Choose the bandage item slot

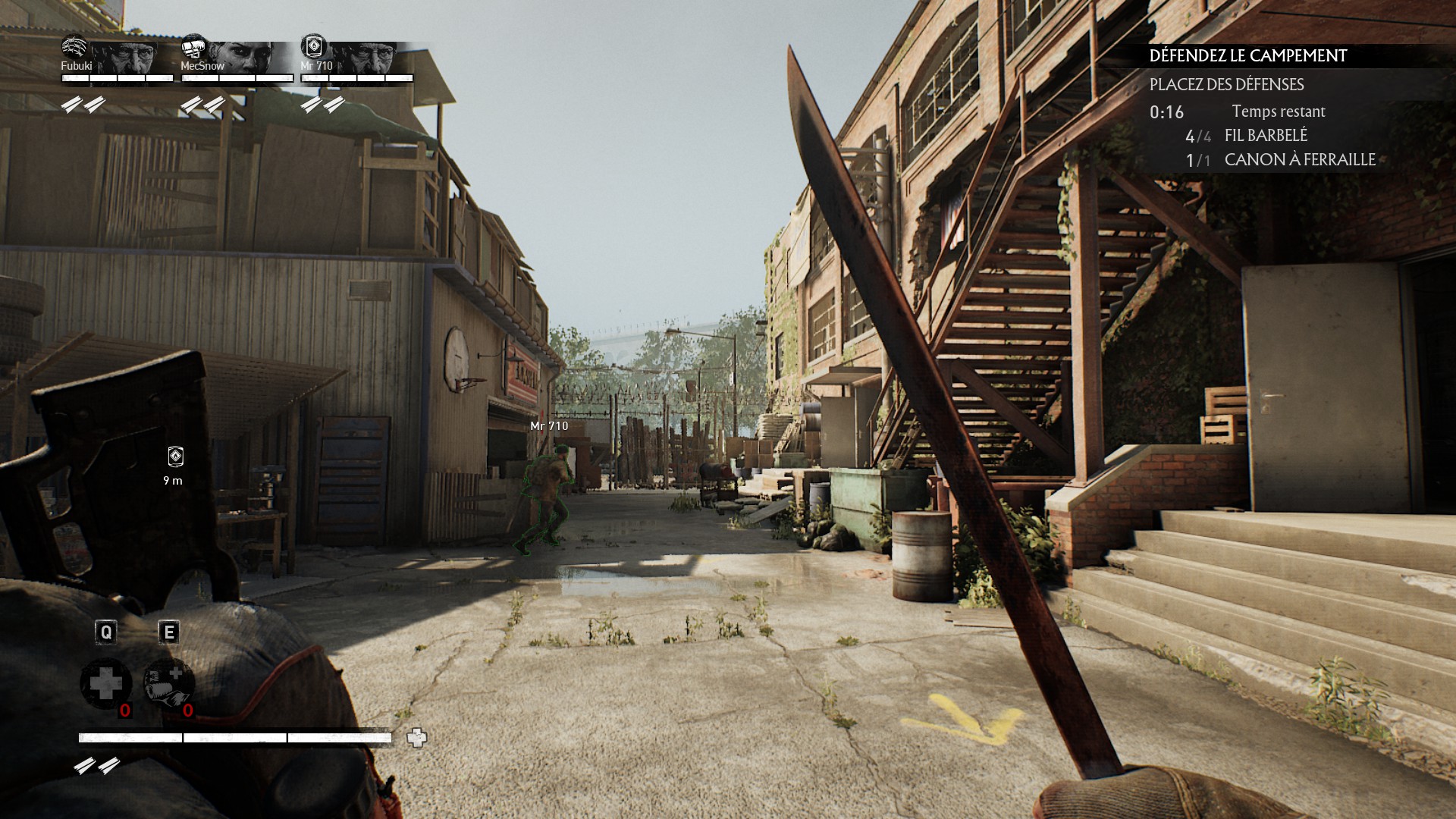(x=169, y=683)
